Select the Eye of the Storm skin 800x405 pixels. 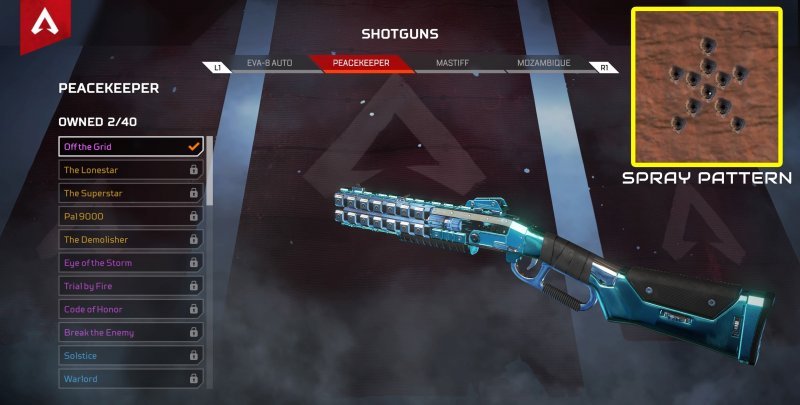click(131, 263)
